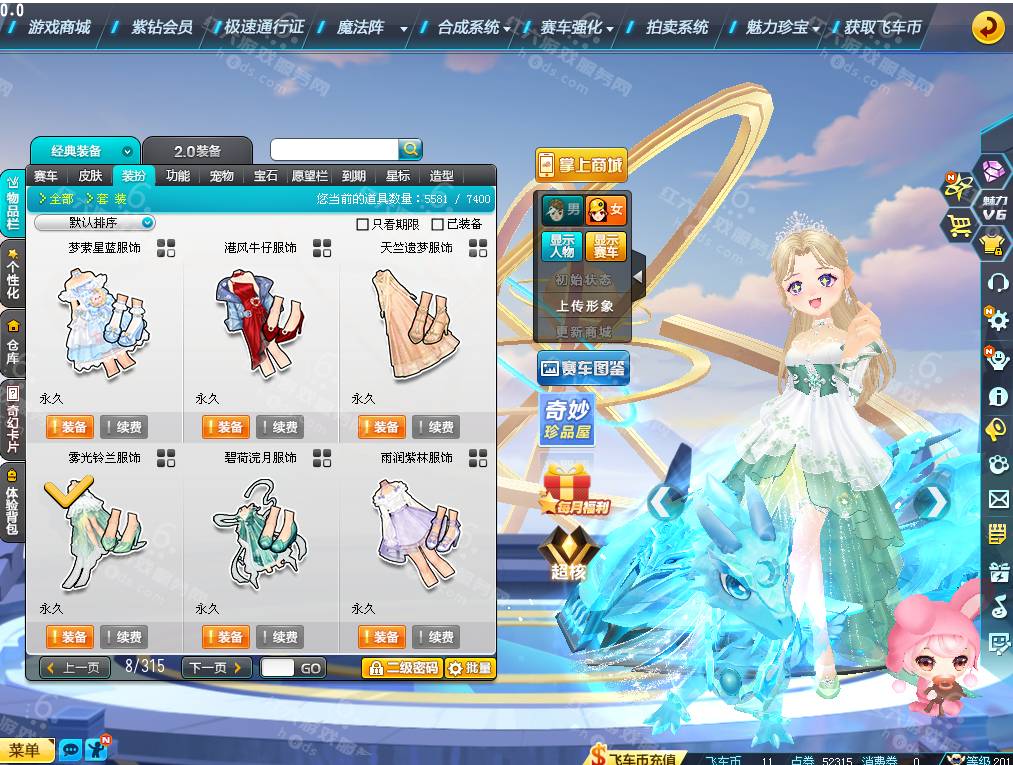The width and height of the screenshot is (1013, 765).
Task: Click the page number GO button
Action: (311, 668)
